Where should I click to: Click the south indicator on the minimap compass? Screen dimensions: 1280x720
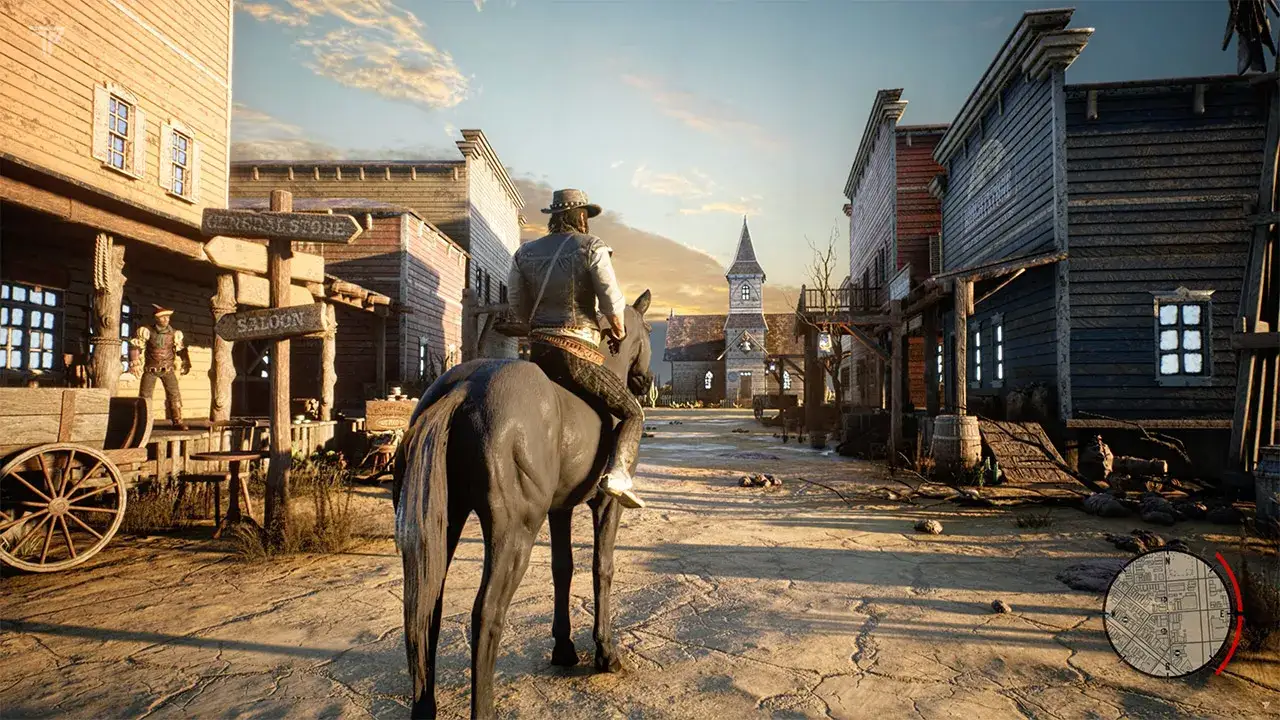coord(1167,665)
